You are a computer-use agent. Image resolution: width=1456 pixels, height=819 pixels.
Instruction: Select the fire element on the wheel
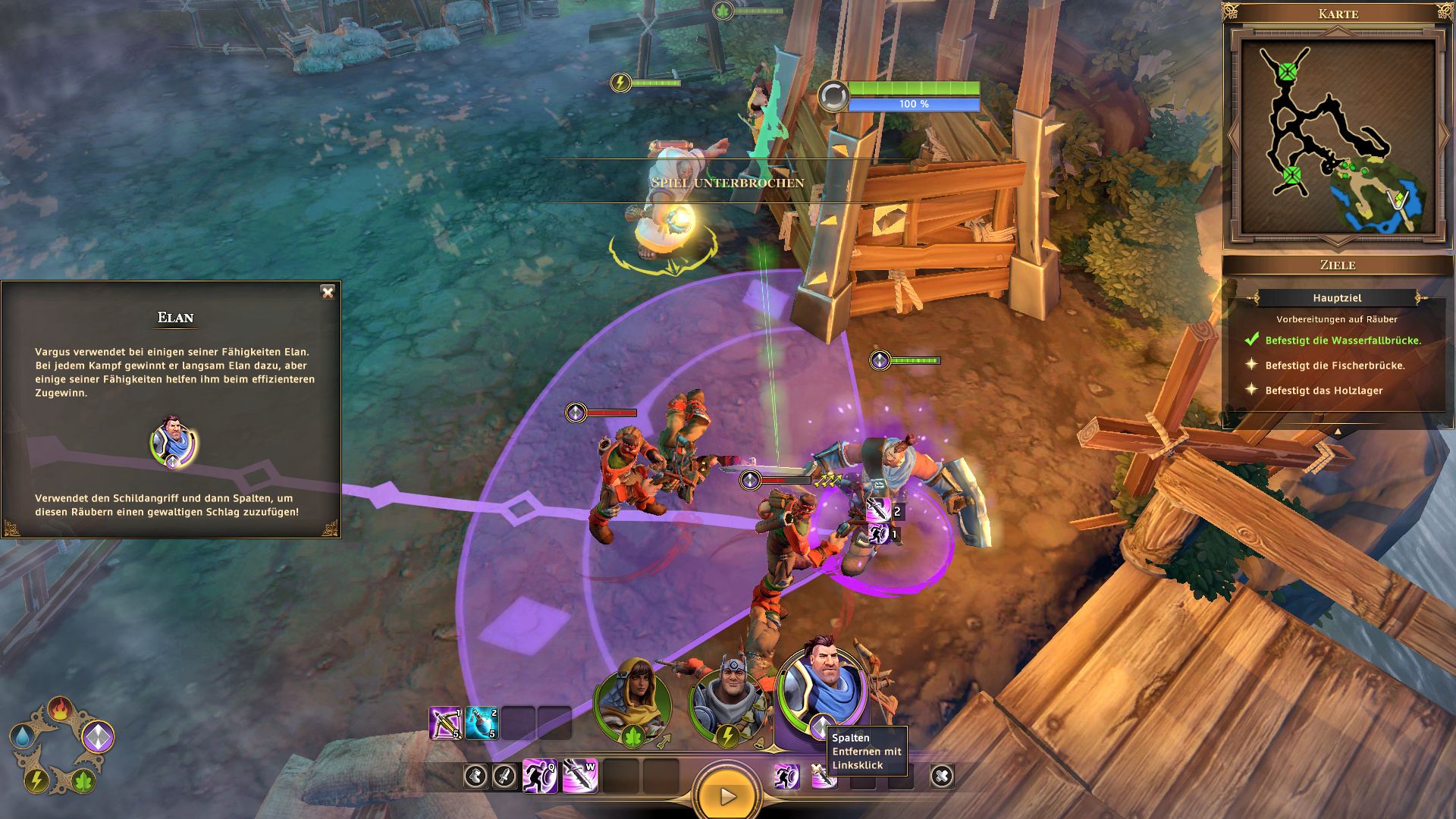60,709
